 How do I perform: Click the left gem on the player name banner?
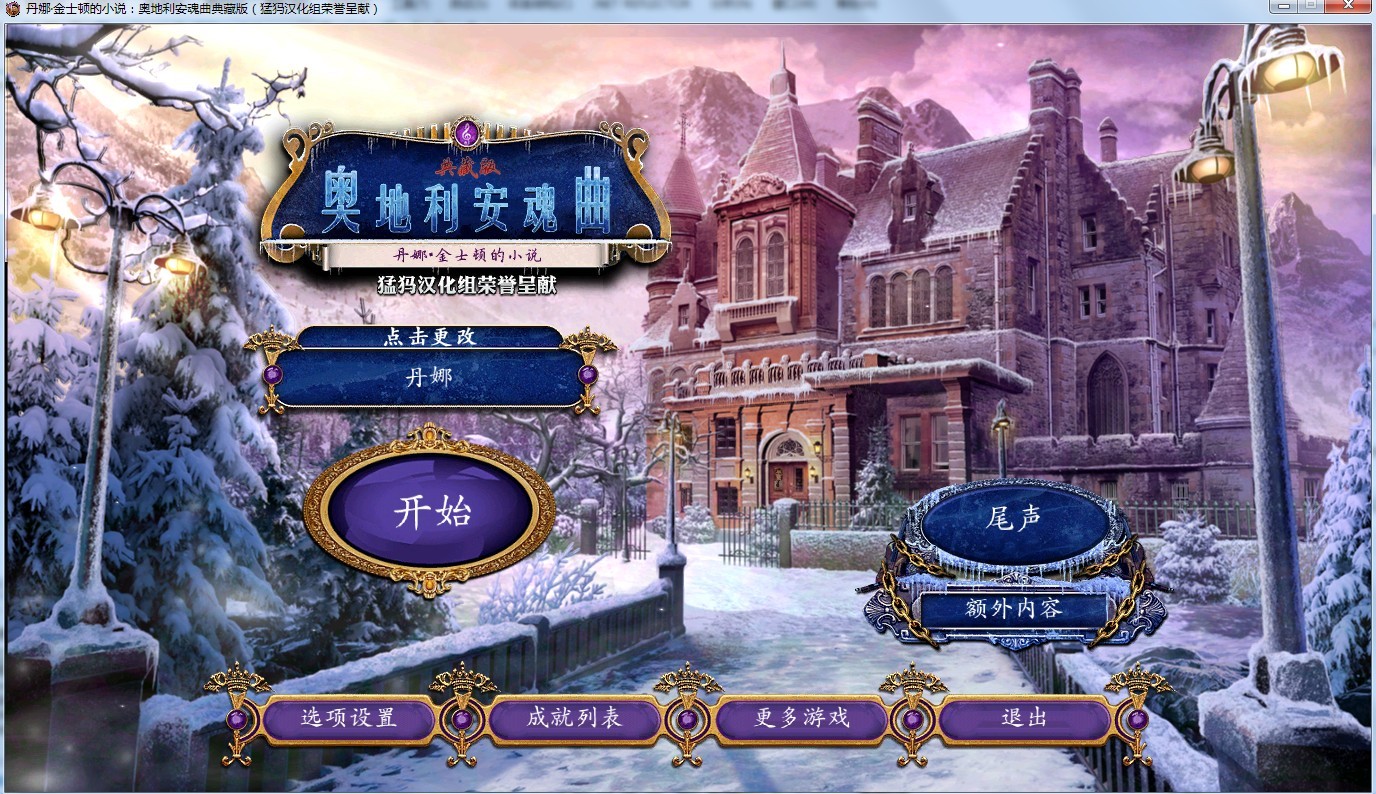pos(271,374)
